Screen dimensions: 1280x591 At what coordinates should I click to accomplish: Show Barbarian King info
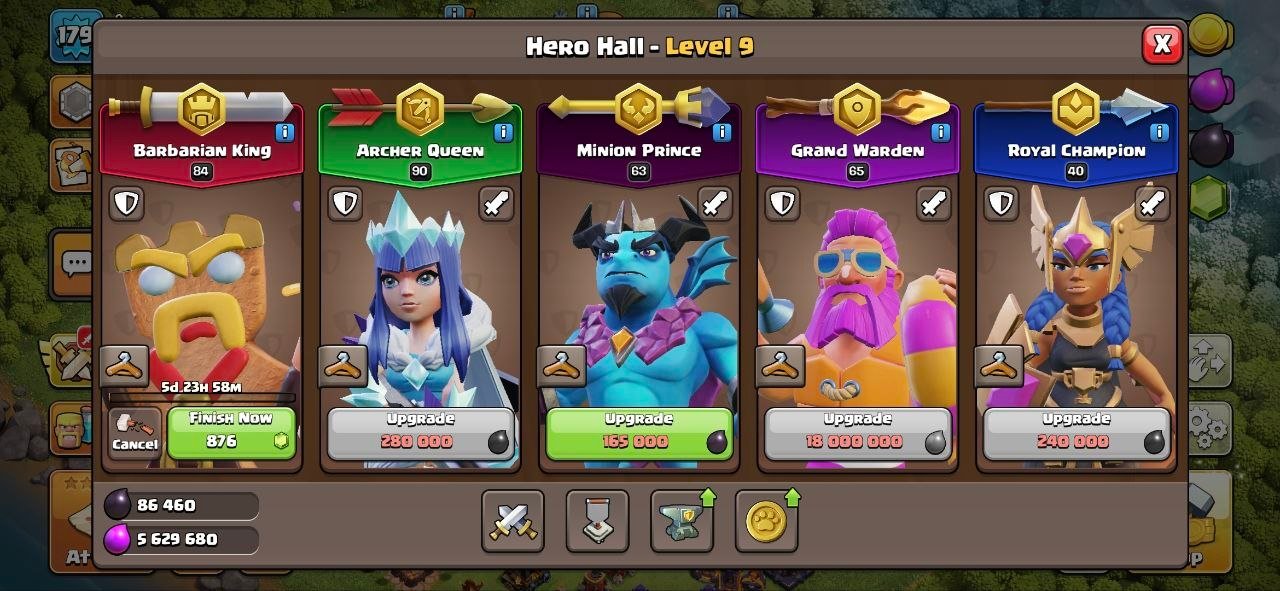(x=285, y=132)
